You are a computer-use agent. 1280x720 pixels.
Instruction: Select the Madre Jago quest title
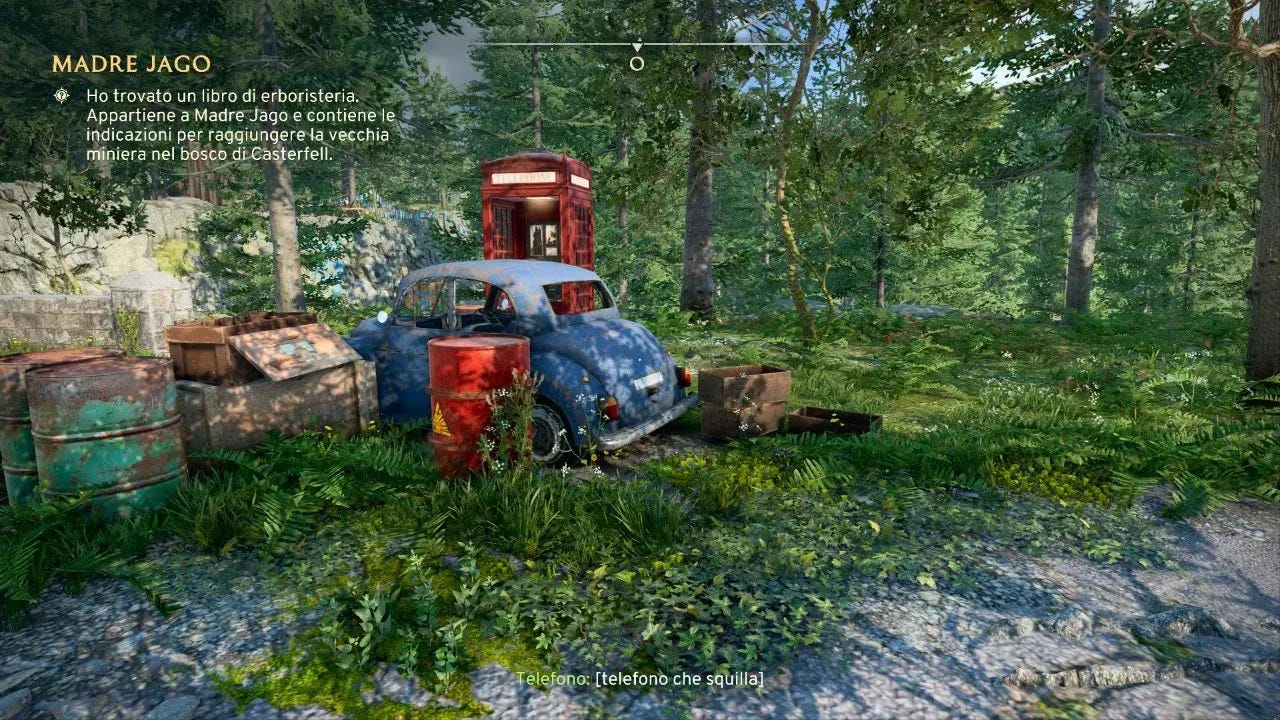(x=131, y=64)
